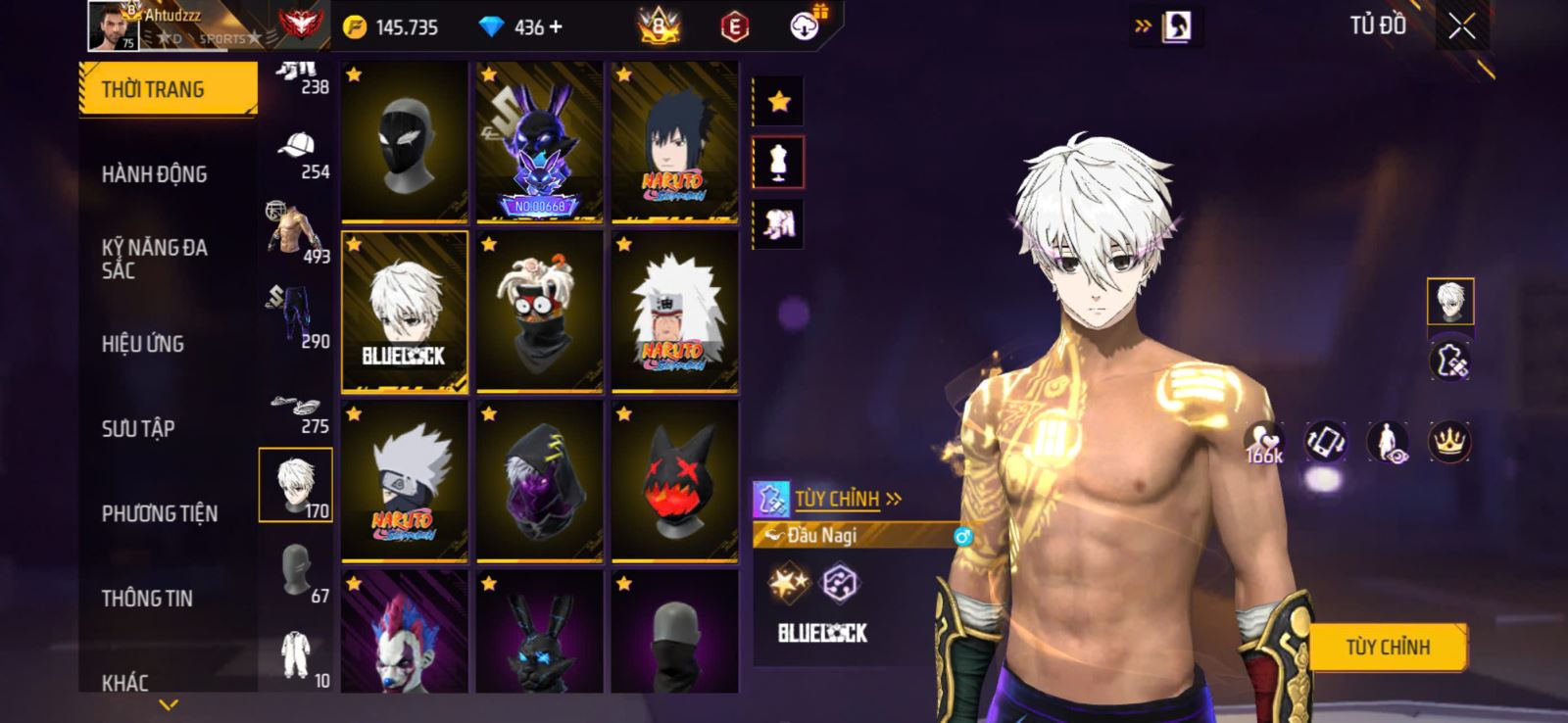The width and height of the screenshot is (1568, 723).
Task: Open the cap category with 254 items
Action: click(x=297, y=155)
